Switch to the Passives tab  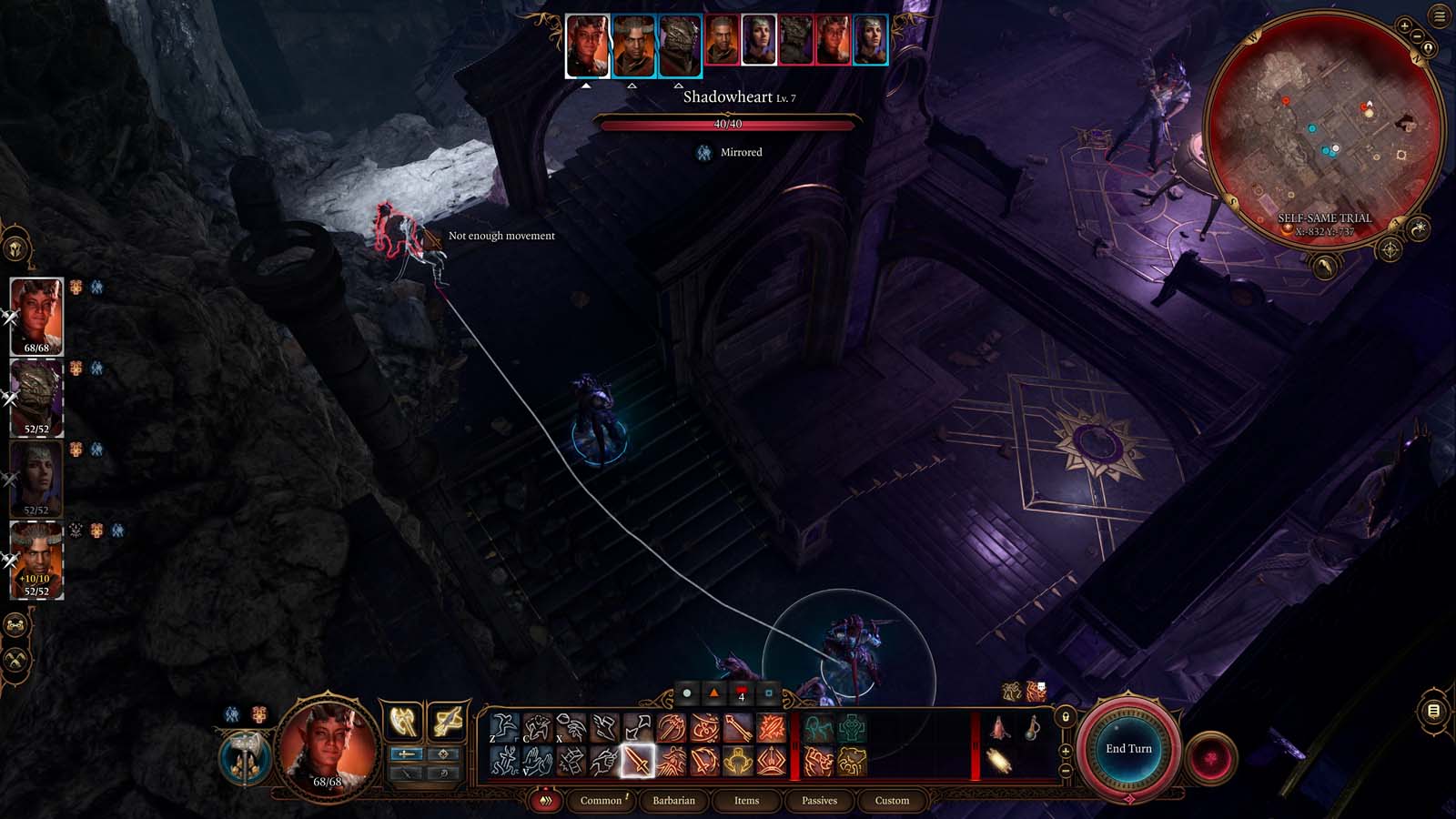820,802
